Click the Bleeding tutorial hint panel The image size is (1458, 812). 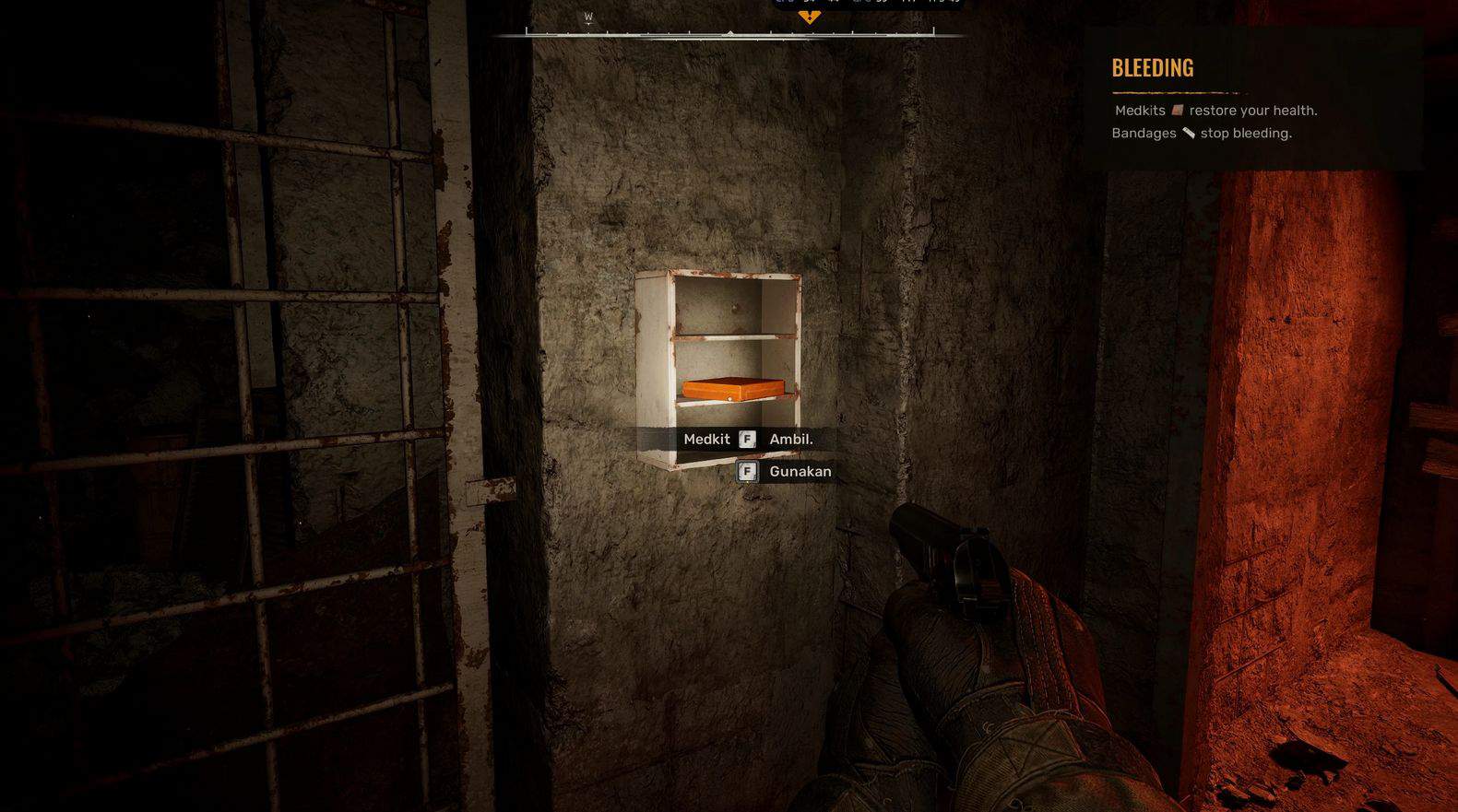1252,99
